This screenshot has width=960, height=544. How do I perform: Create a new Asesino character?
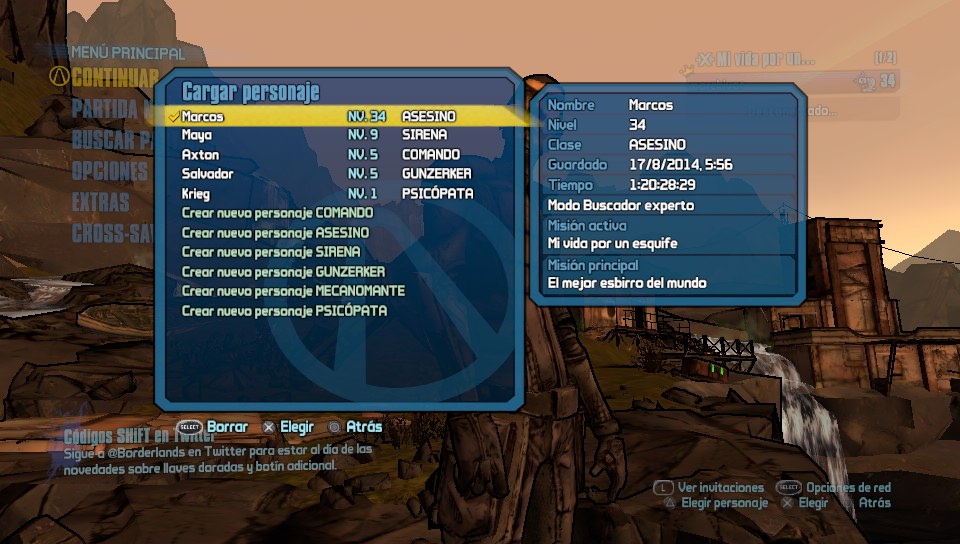coord(275,233)
